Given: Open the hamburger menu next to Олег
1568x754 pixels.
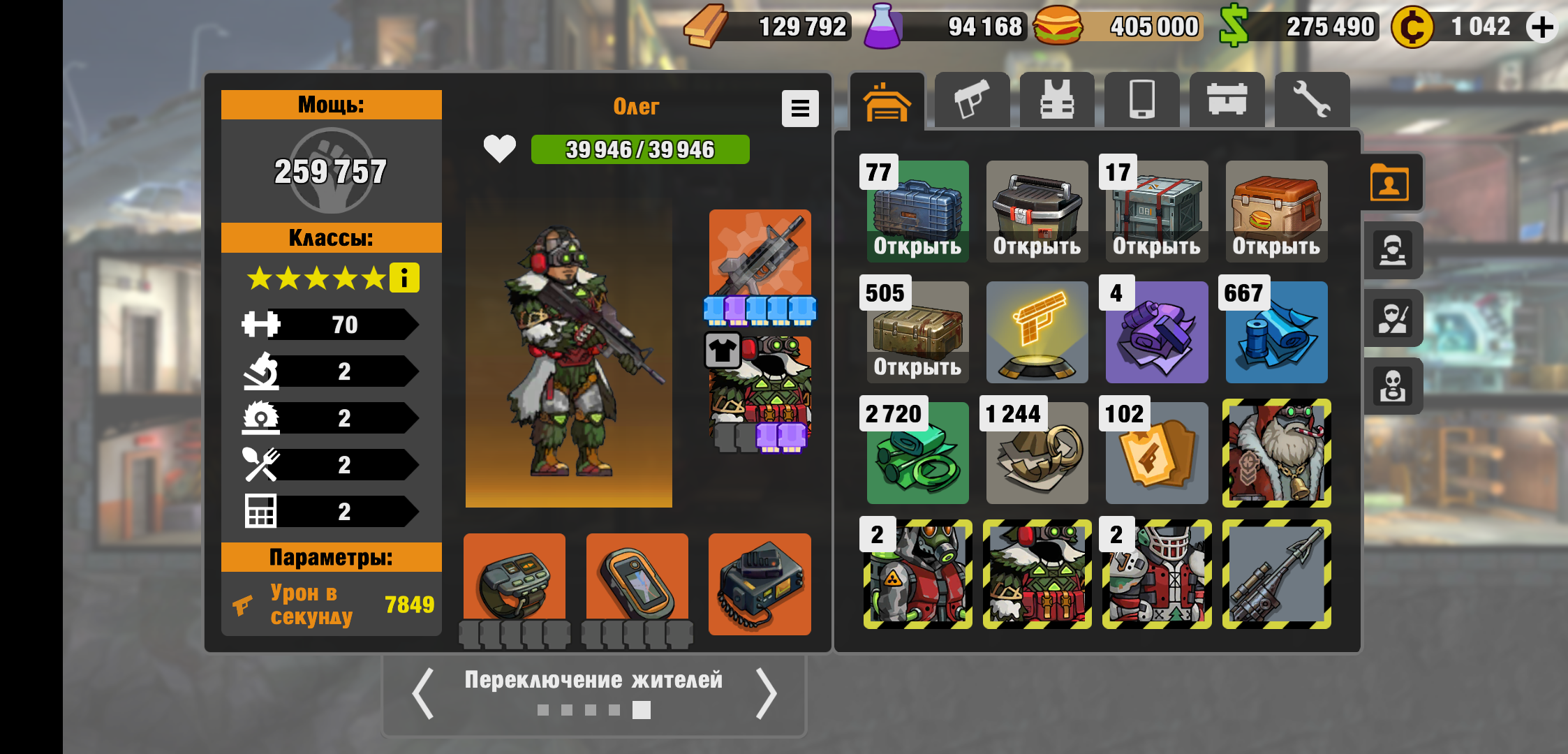Looking at the screenshot, I should pos(799,108).
